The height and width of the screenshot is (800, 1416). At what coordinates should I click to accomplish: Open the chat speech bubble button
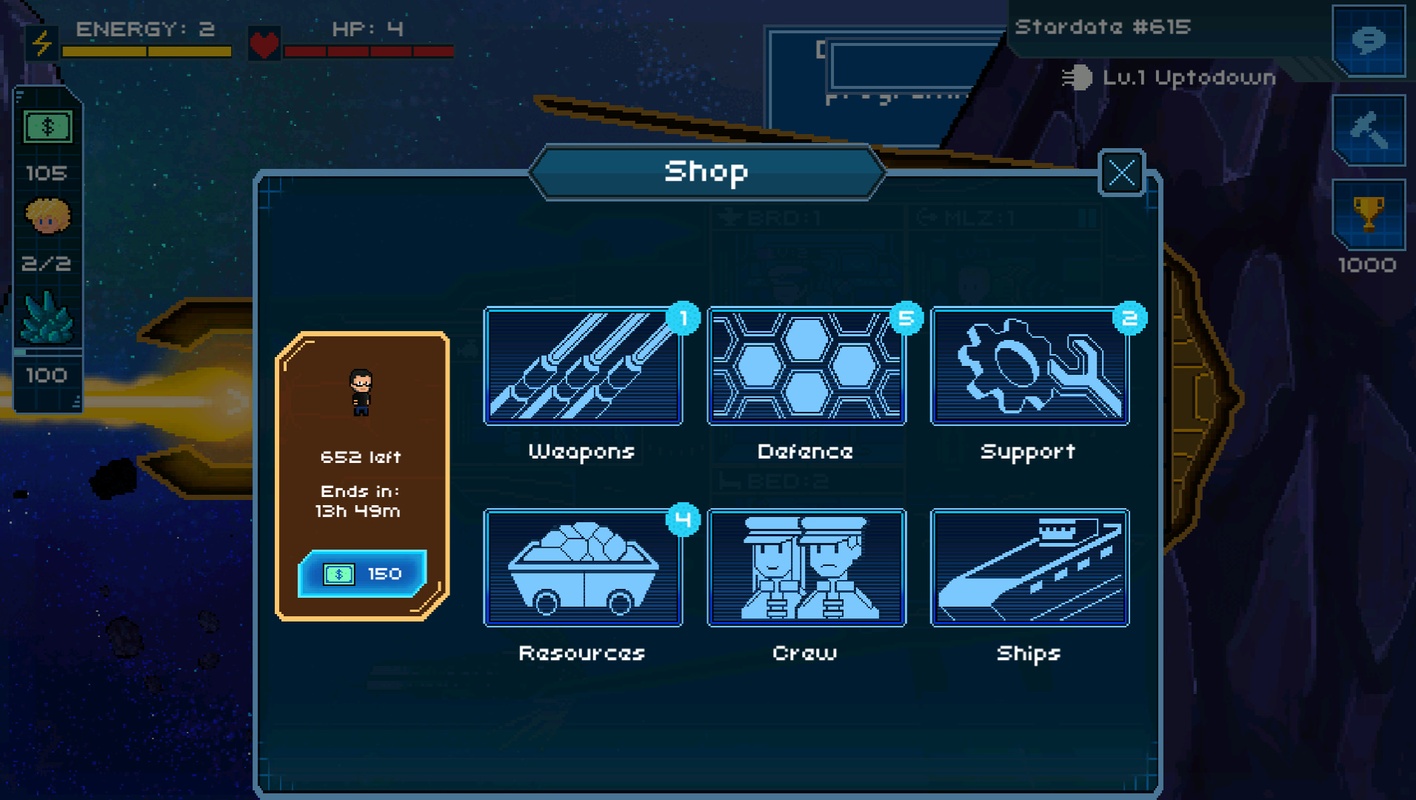[1368, 41]
